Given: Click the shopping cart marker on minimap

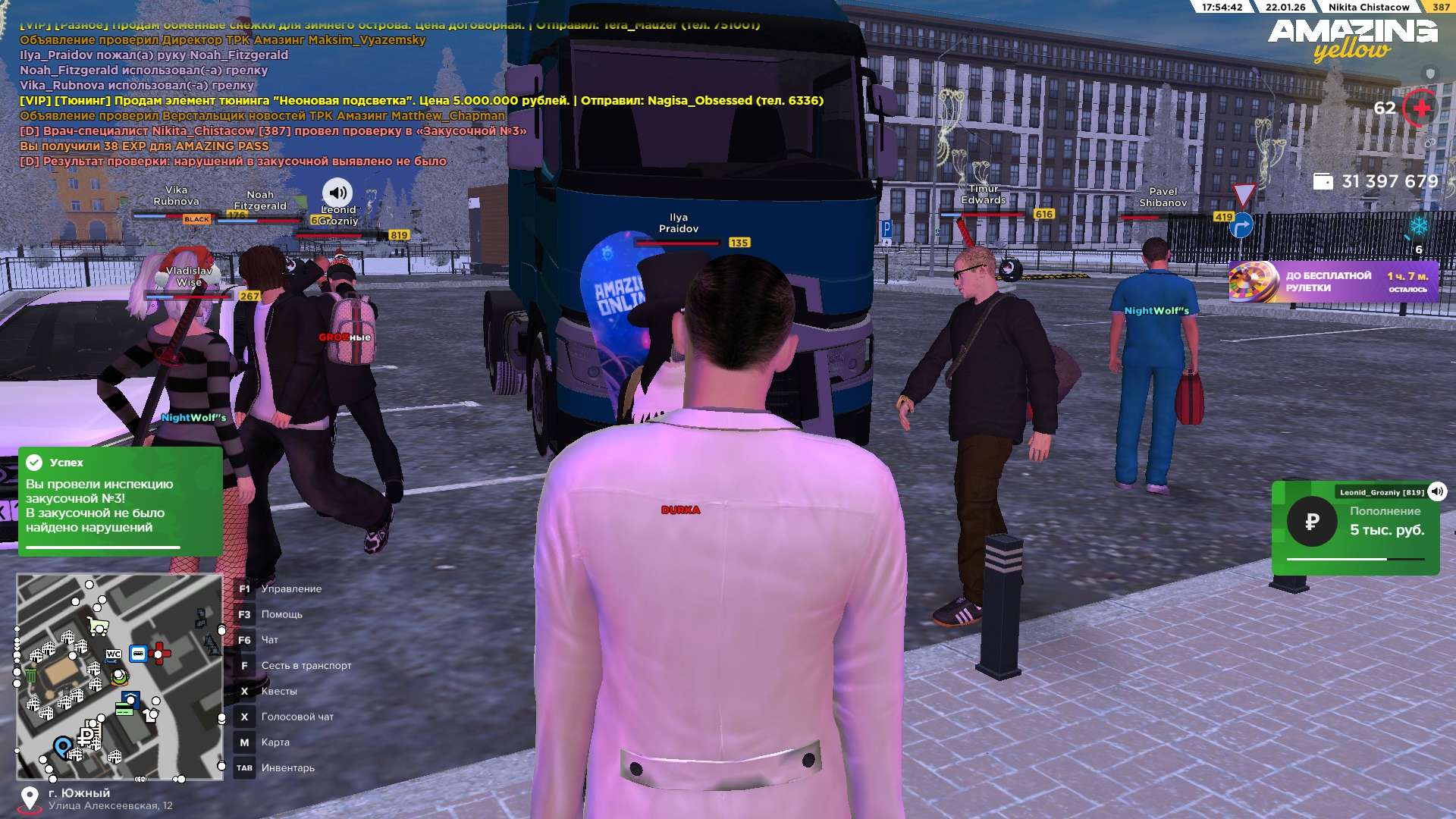Looking at the screenshot, I should coord(97,626).
